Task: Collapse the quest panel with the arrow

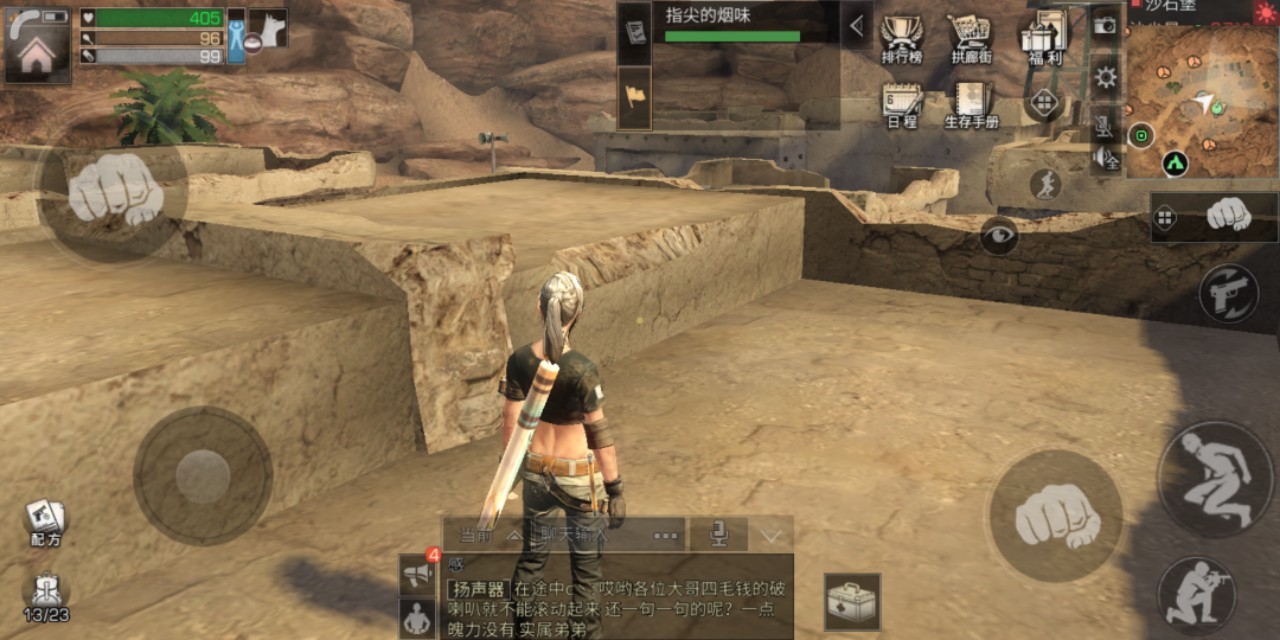Action: [856, 26]
